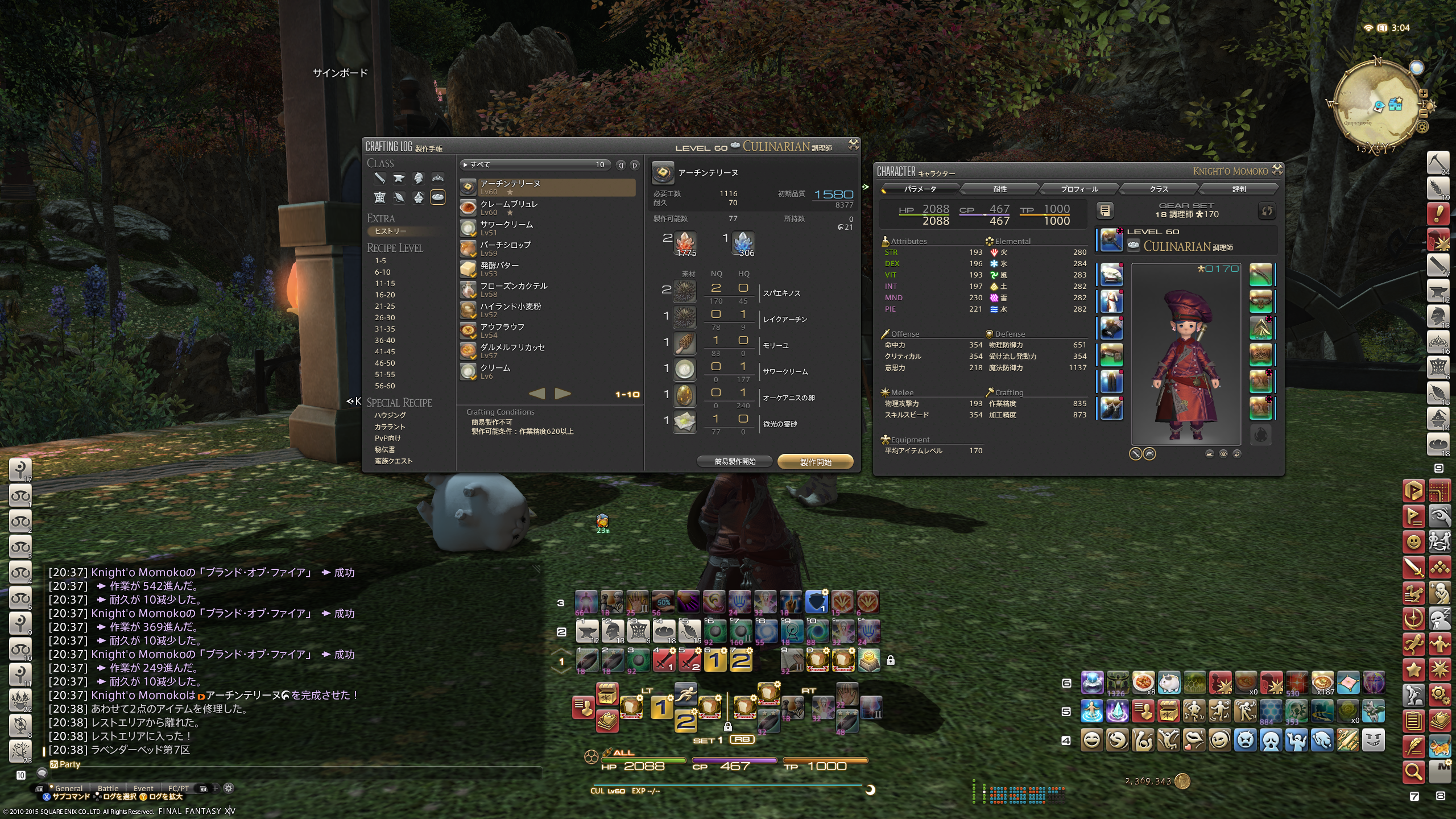Open the FC/PT chat tab

[178, 788]
